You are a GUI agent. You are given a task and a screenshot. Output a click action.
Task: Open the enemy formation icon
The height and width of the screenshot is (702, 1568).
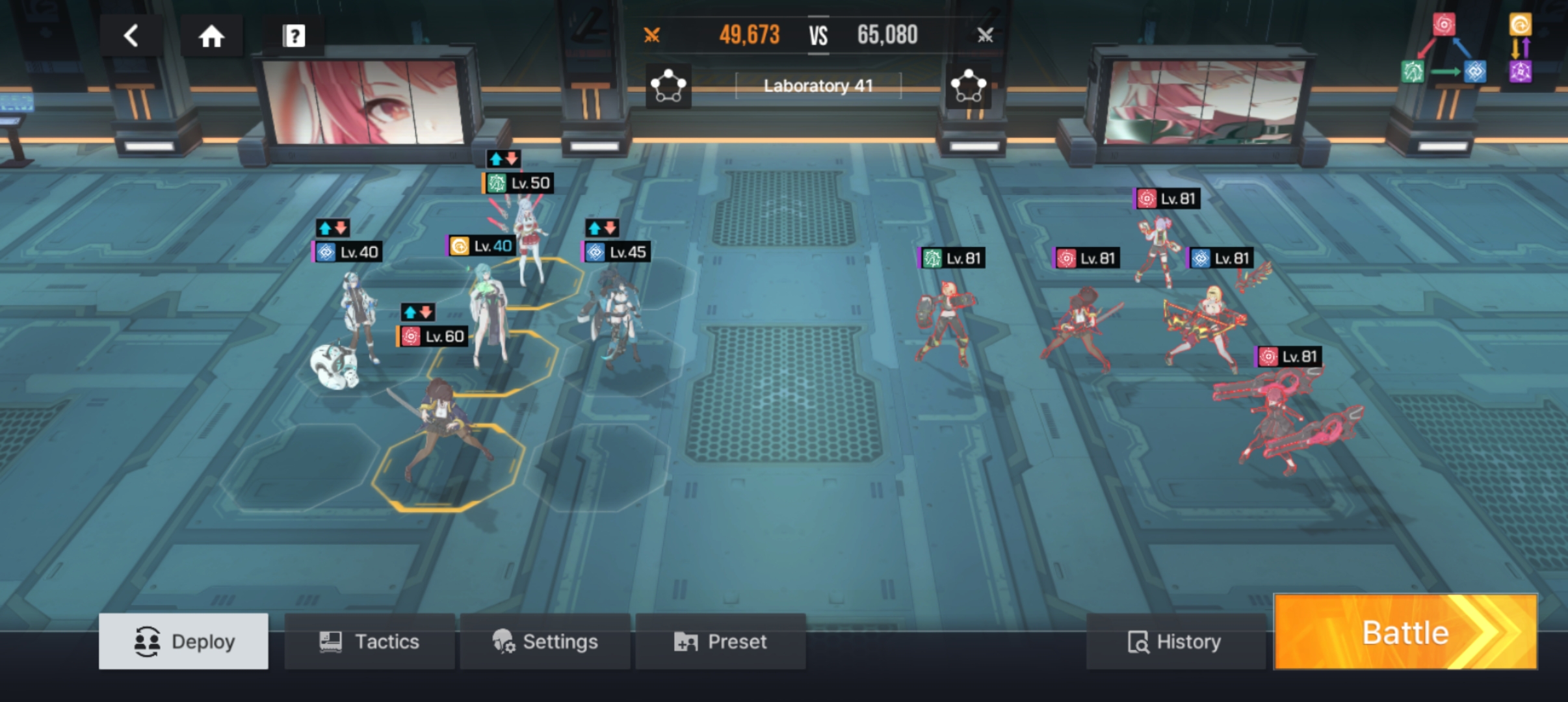click(x=968, y=86)
